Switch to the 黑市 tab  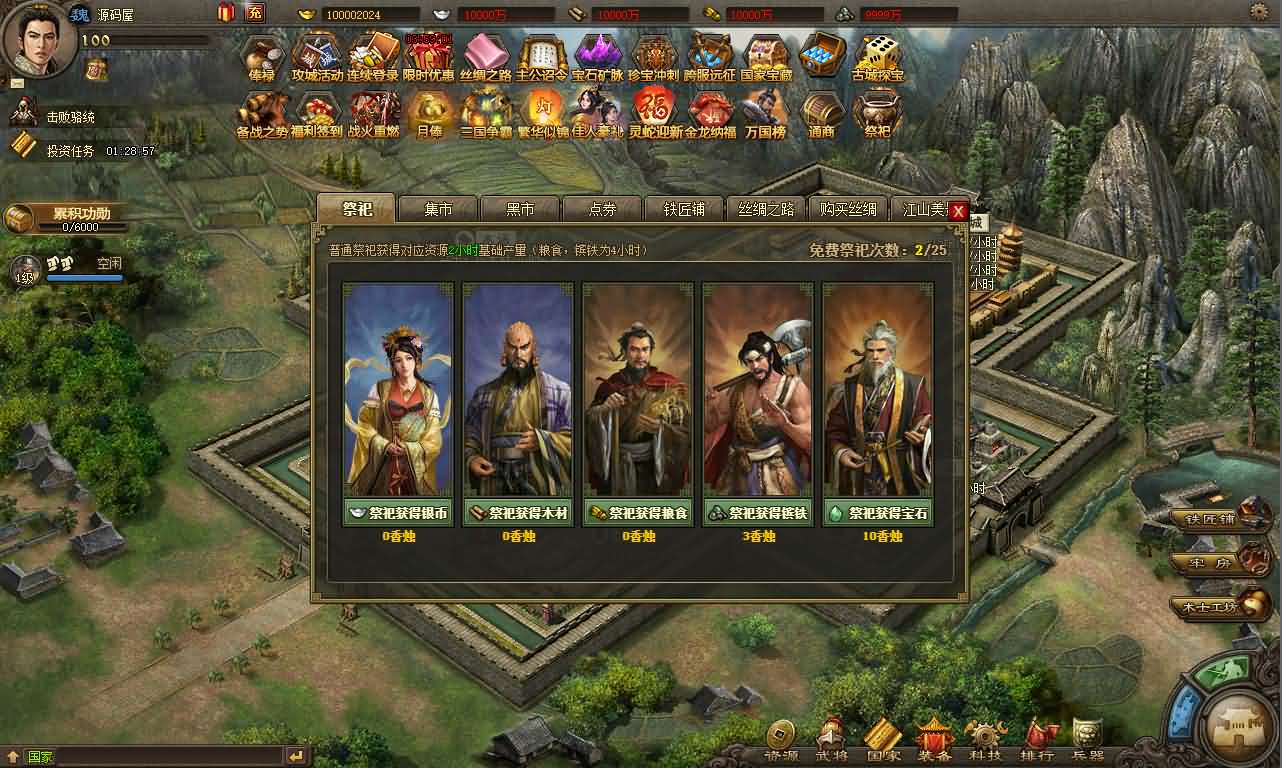[x=520, y=209]
